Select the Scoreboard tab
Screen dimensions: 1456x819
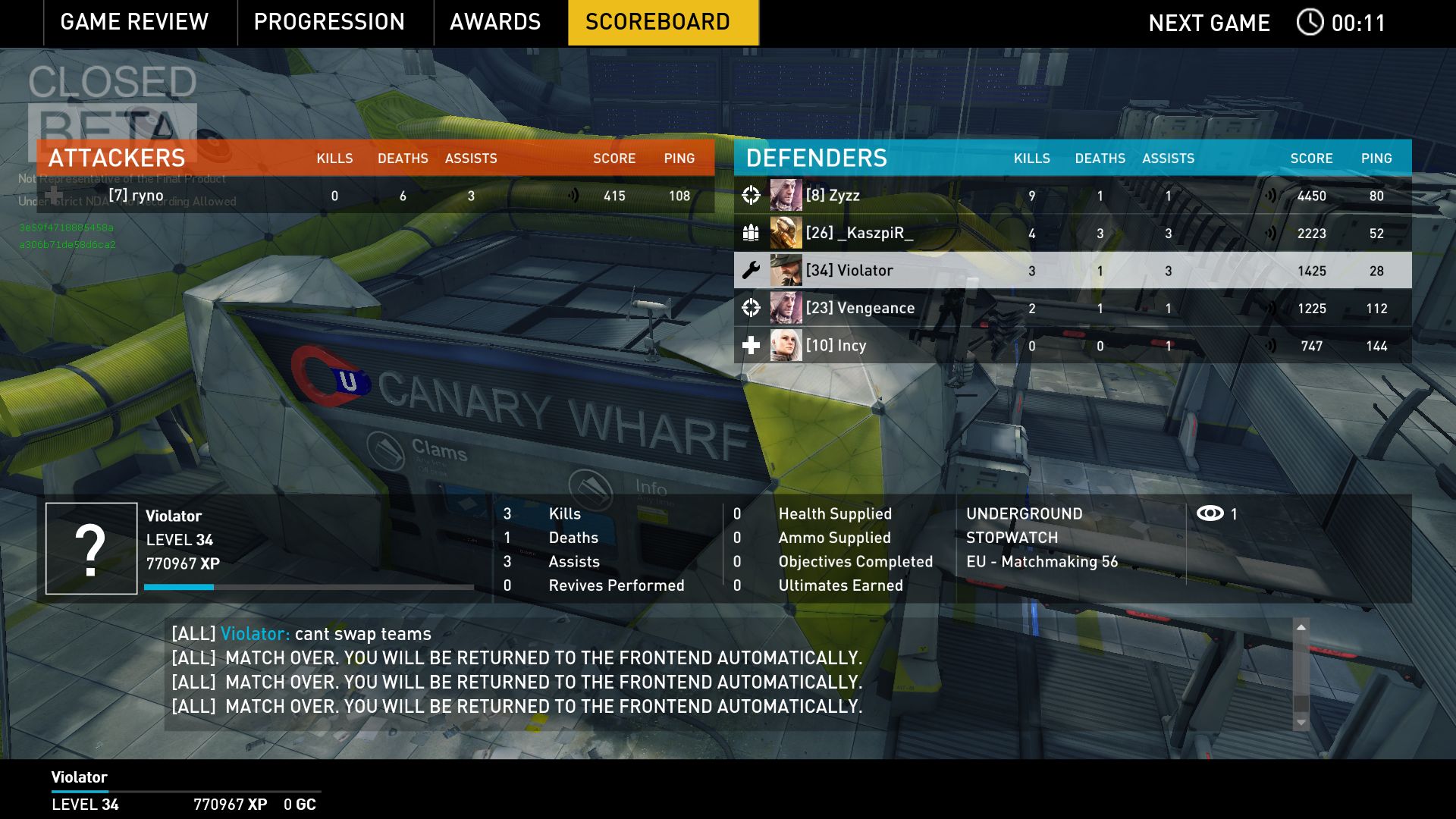(657, 22)
